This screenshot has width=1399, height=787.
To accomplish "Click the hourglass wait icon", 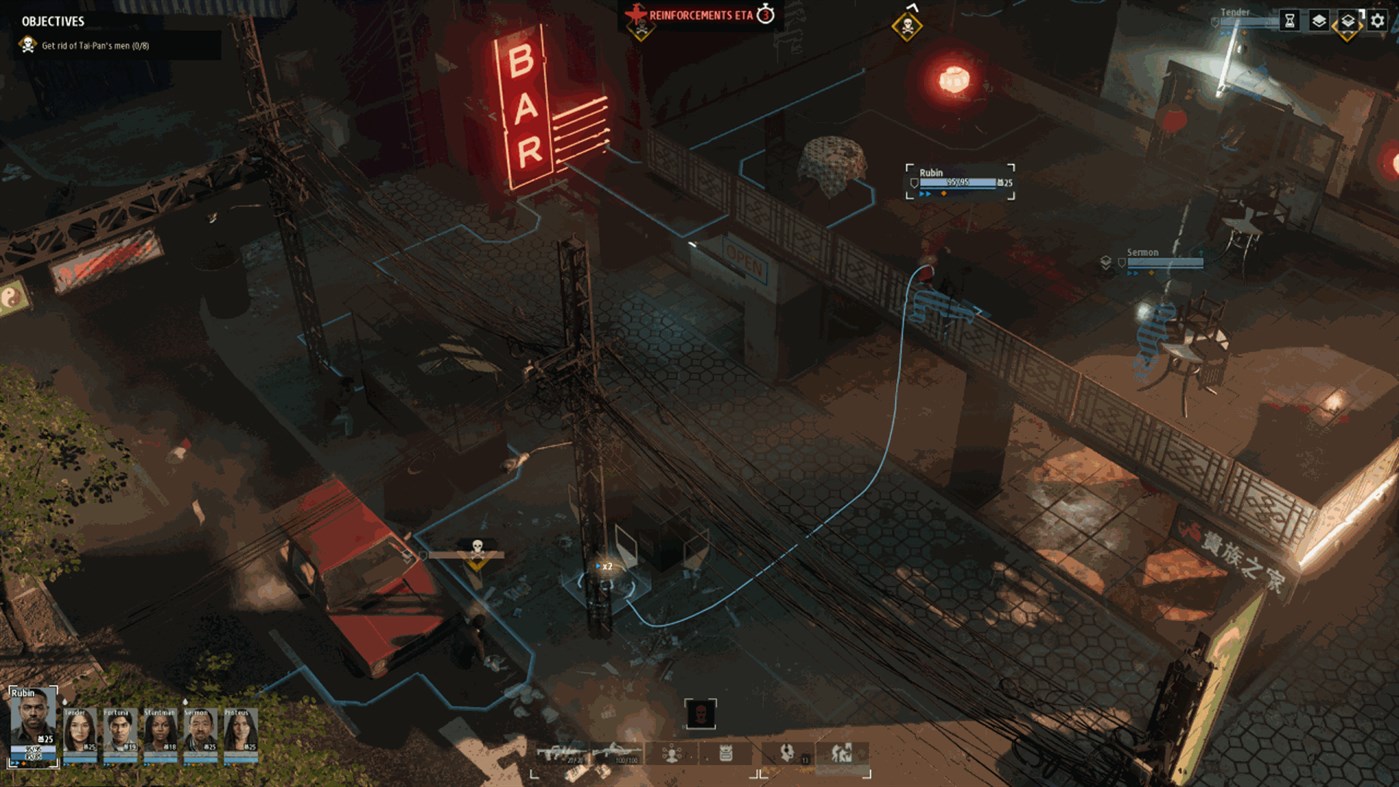I will tap(1289, 20).
